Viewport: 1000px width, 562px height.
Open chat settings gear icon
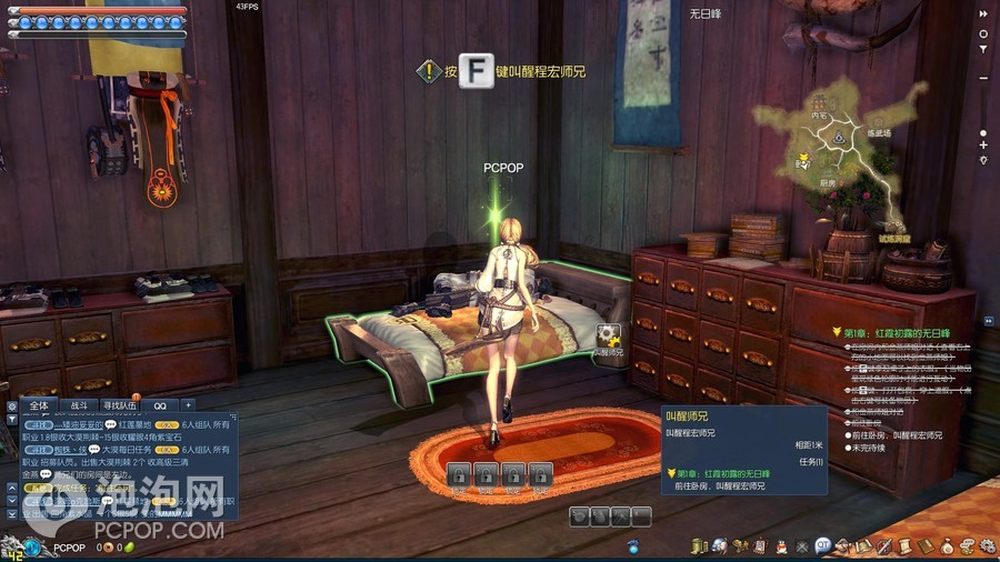(11, 406)
